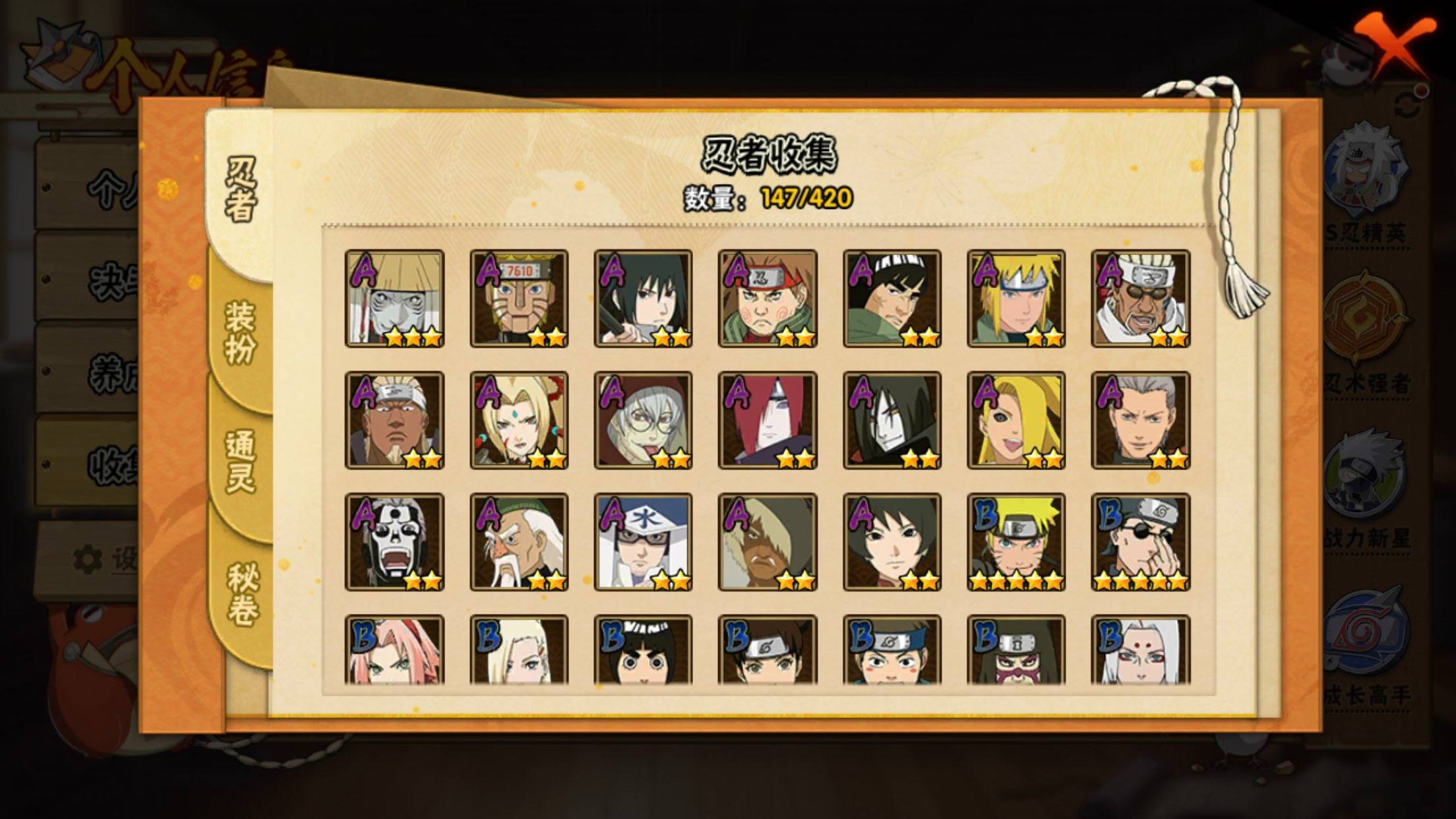
Task: Select the pink-haired Sakura portrait
Action: (x=394, y=650)
